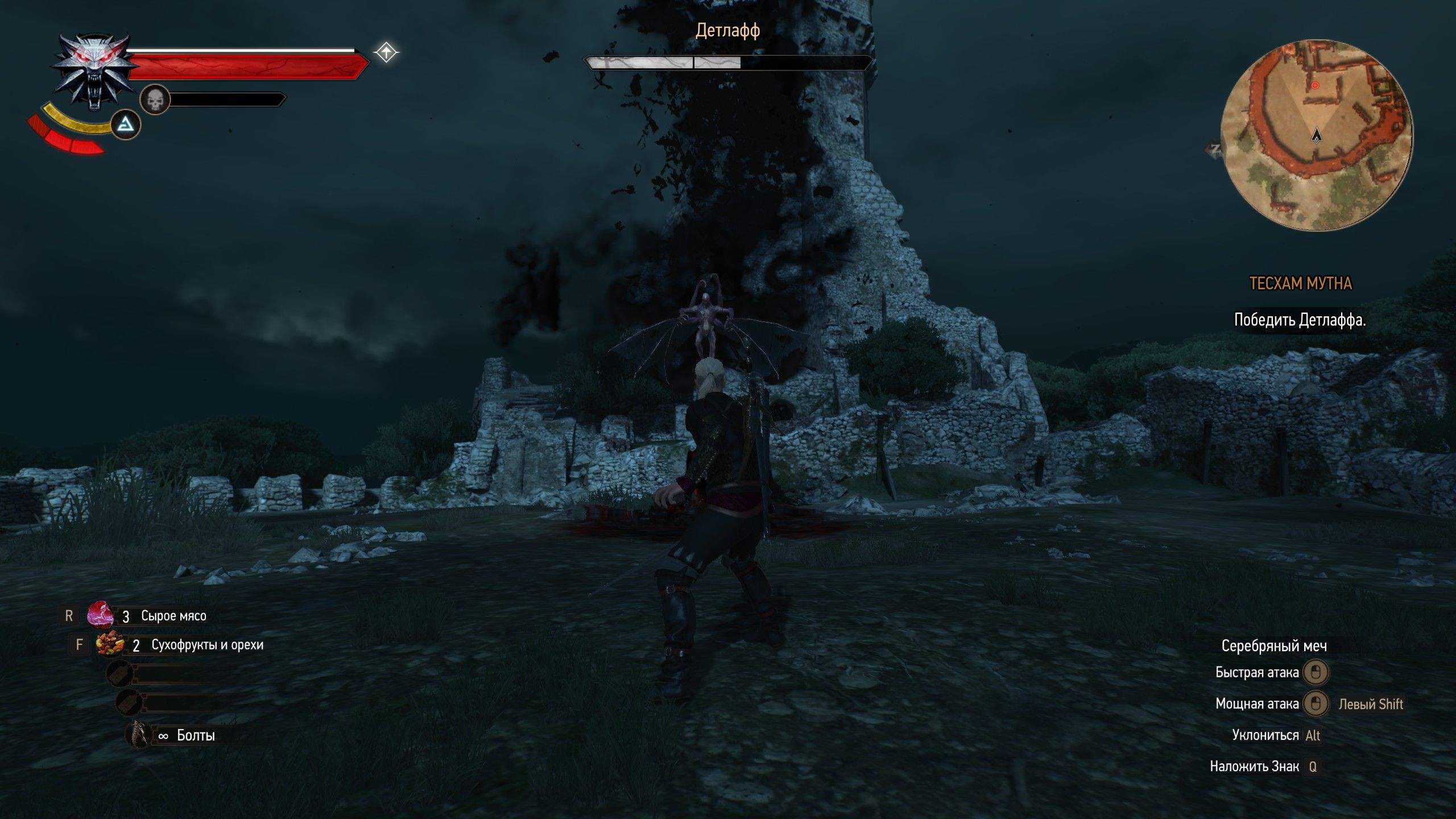Click the red quest marker on minimap
Viewport: 1456px width, 819px height.
click(x=1315, y=85)
